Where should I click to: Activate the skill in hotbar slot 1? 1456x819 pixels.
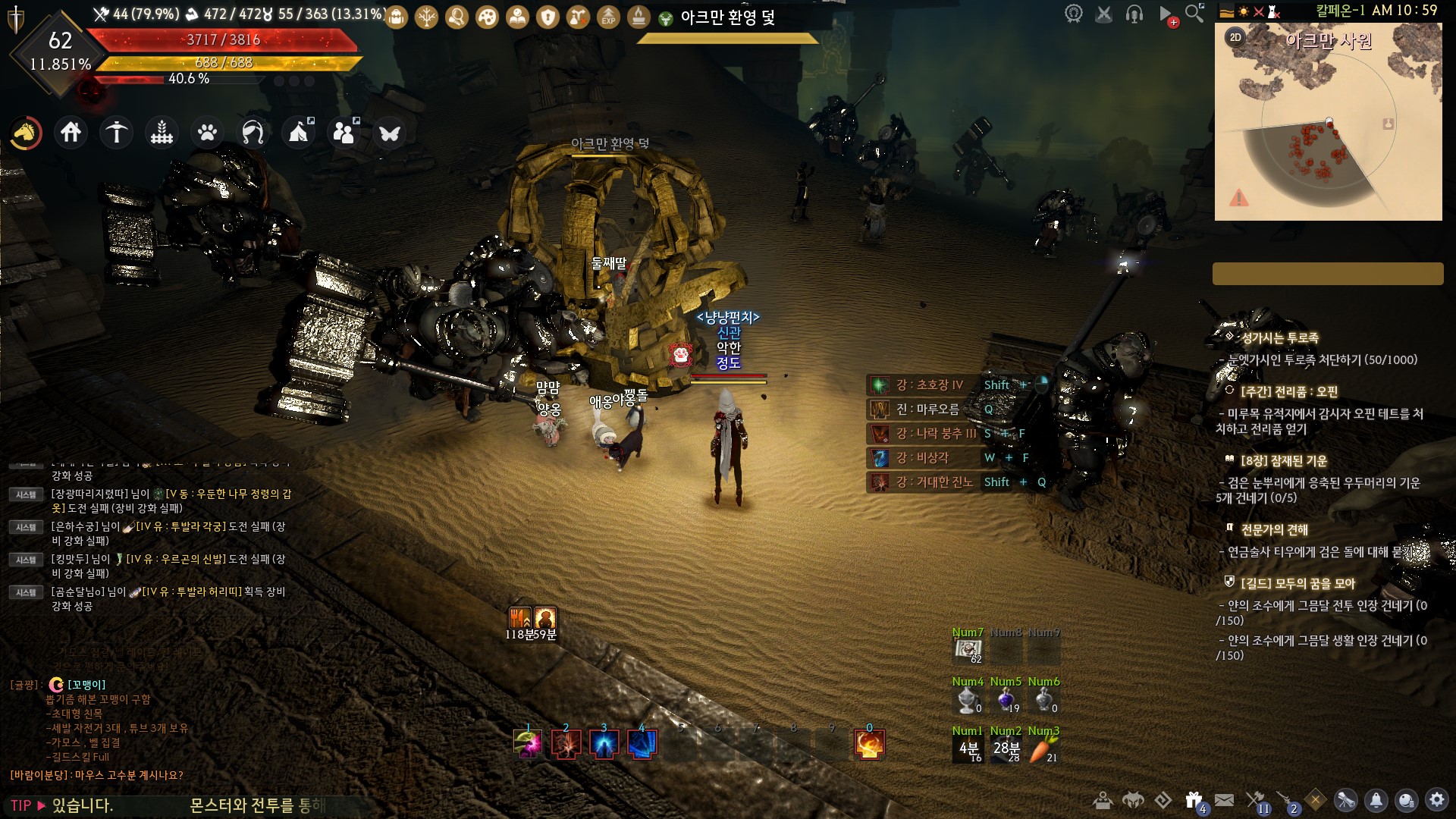click(x=528, y=744)
